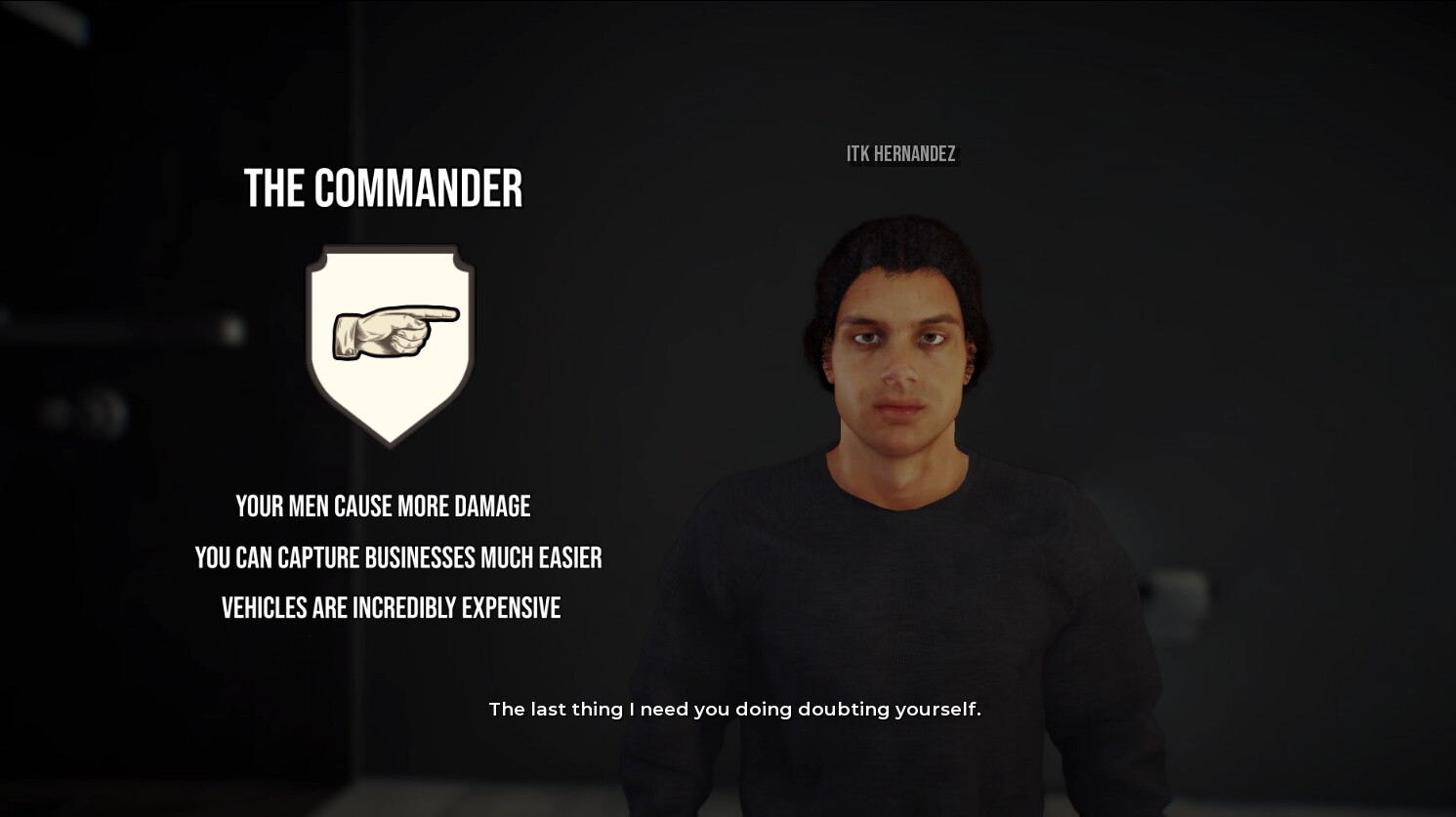
Task: Click the subtitle dialogue text at bottom
Action: (x=735, y=709)
